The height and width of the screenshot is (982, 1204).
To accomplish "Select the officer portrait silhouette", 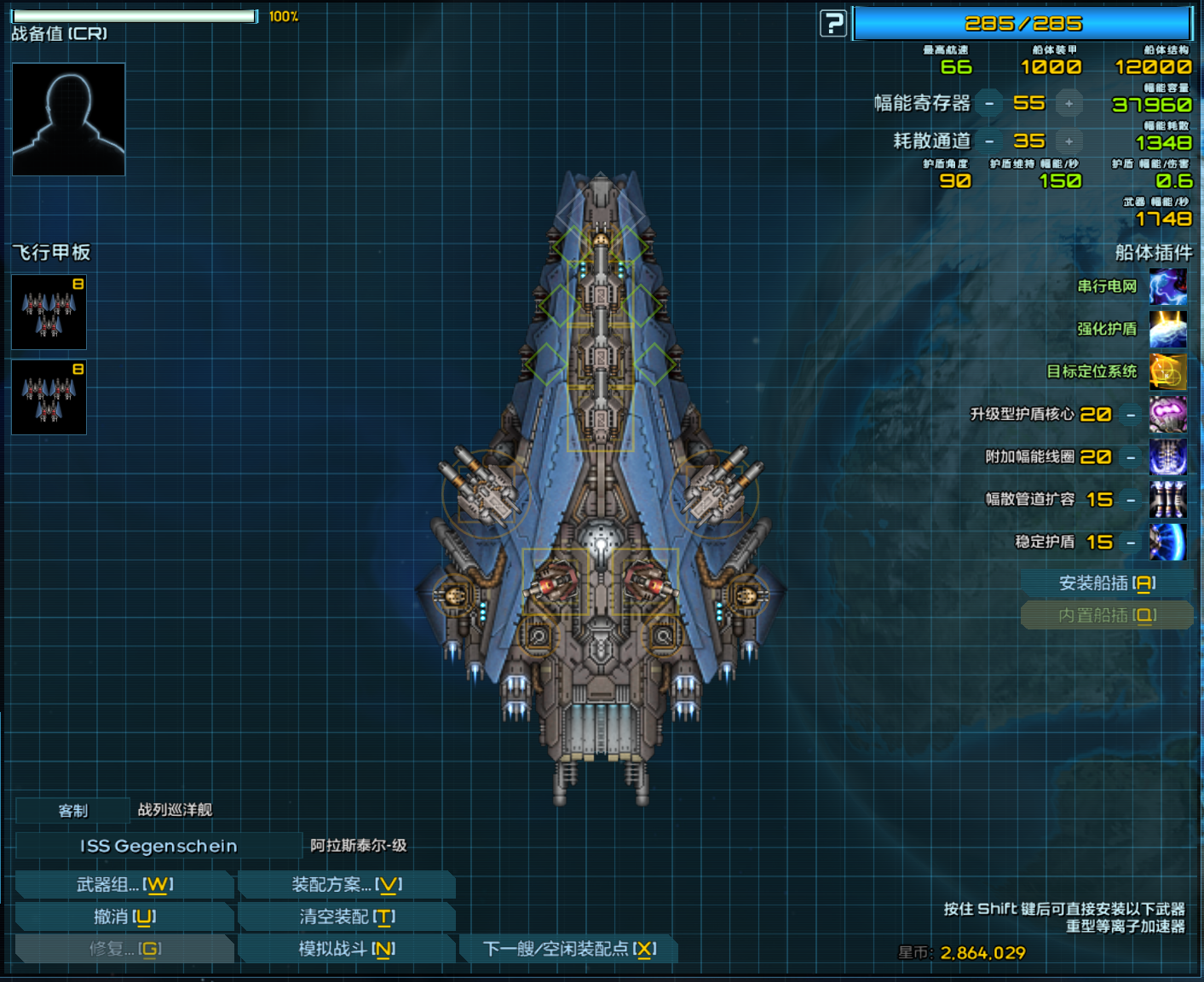I will (69, 119).
